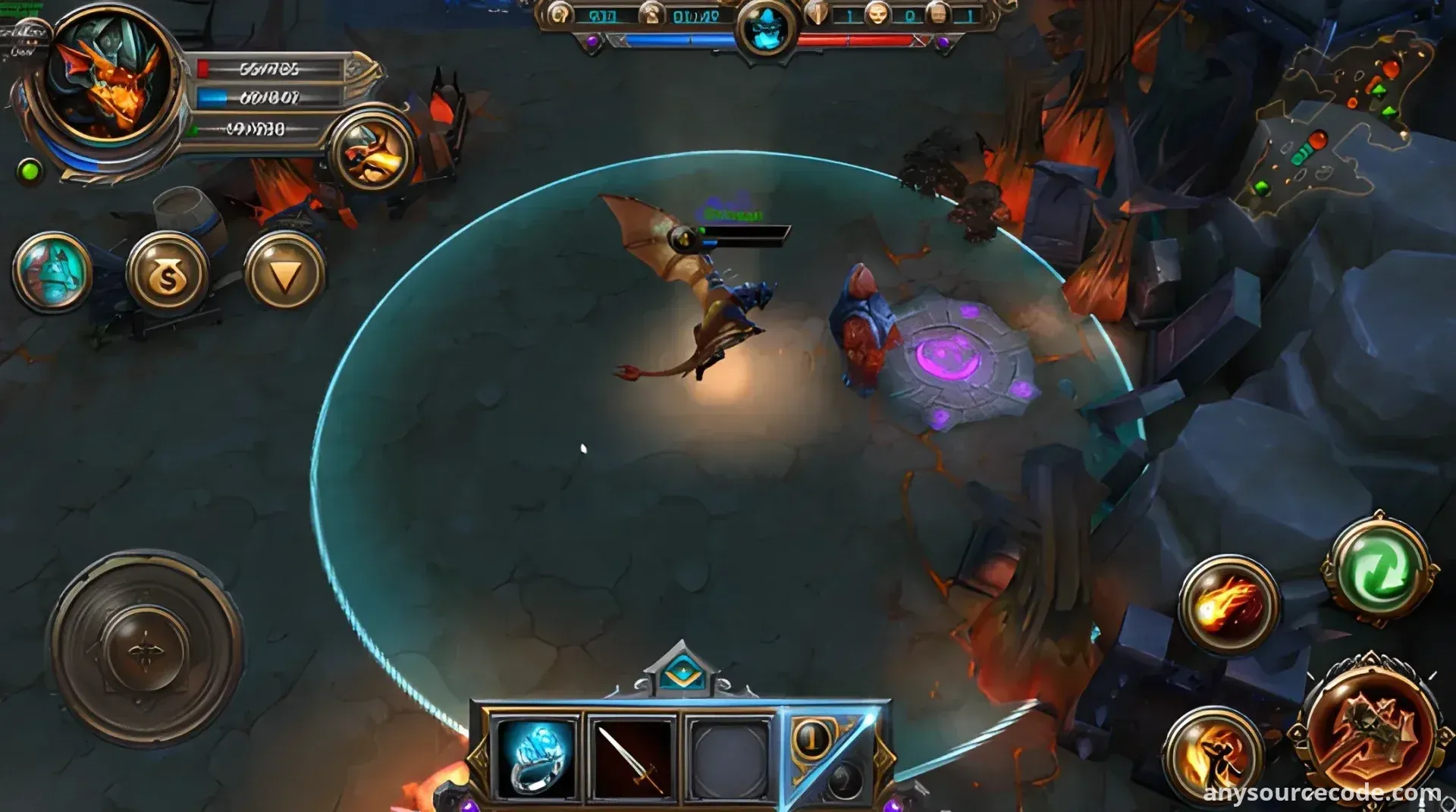Expand the downward triangle arrow button
The image size is (1456, 812).
tap(285, 273)
